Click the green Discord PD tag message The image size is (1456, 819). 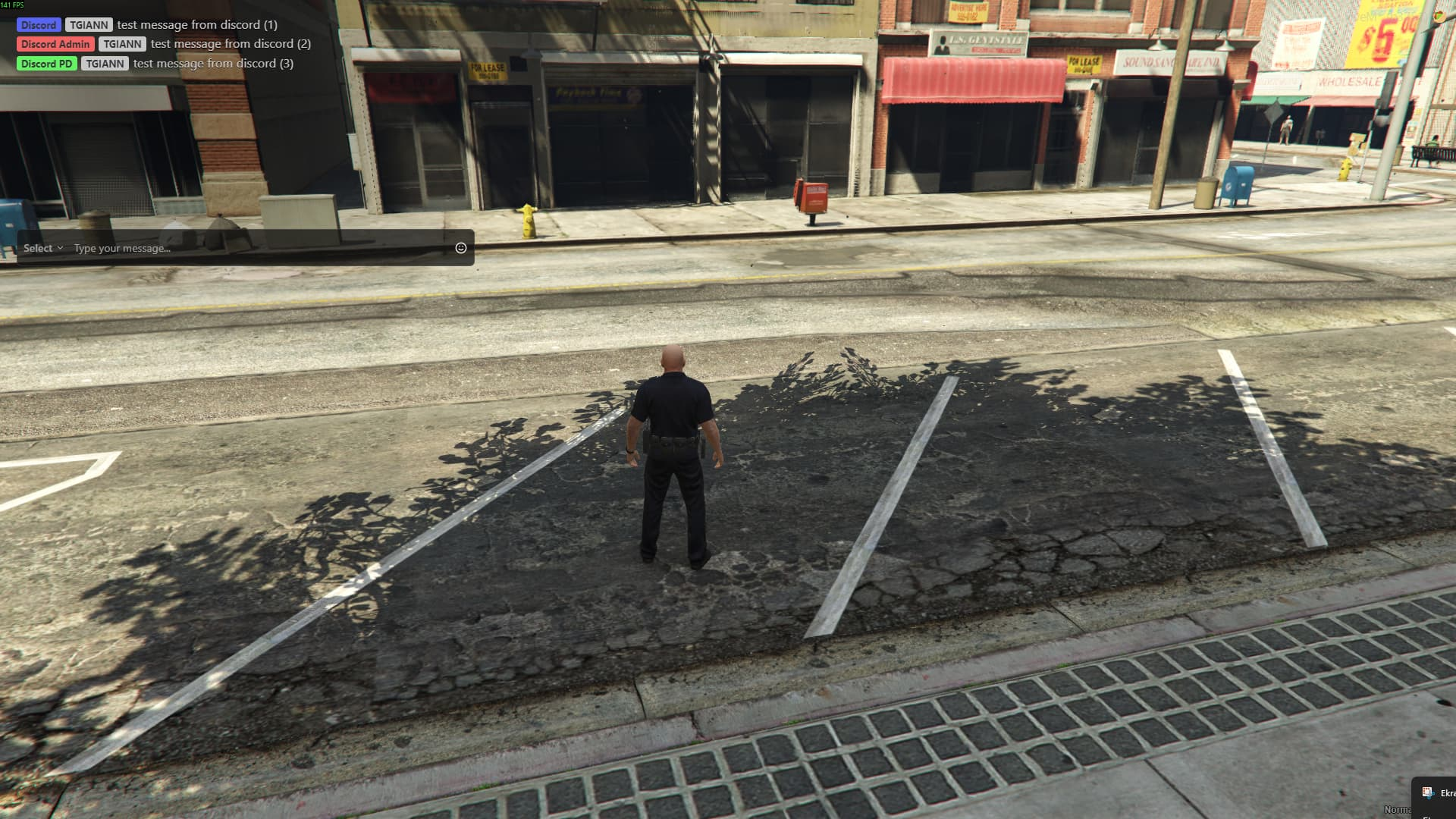(x=47, y=64)
